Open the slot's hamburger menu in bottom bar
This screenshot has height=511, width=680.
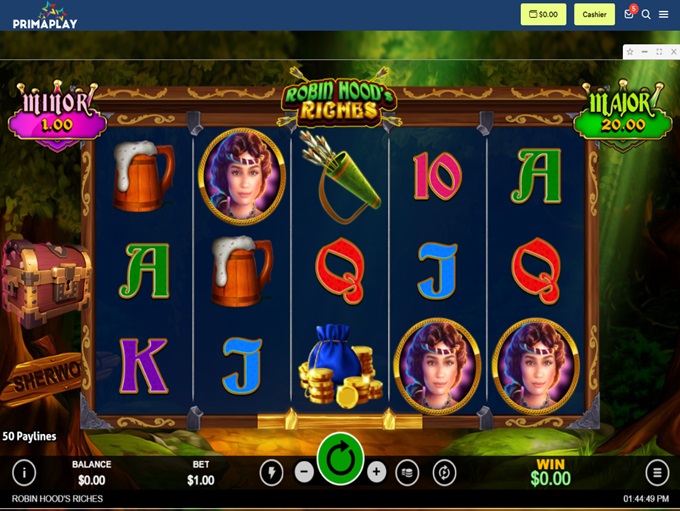click(657, 472)
